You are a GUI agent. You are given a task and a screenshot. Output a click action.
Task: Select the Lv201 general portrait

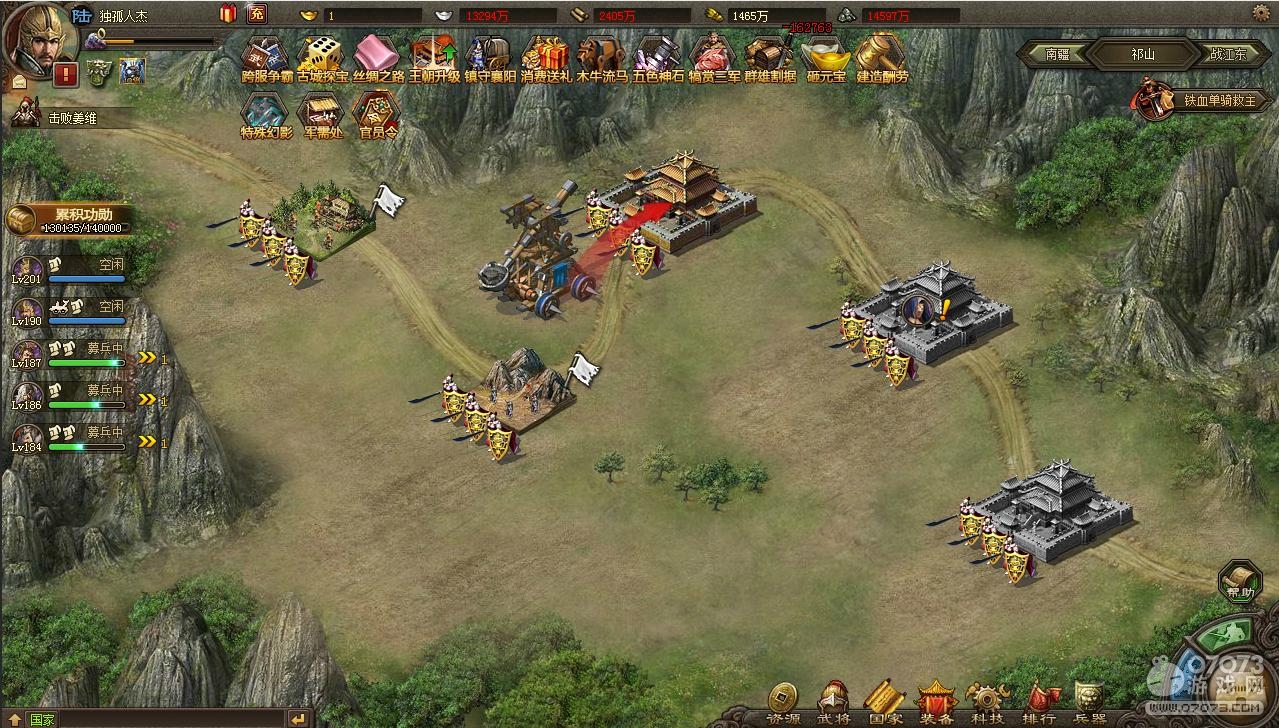click(27, 270)
